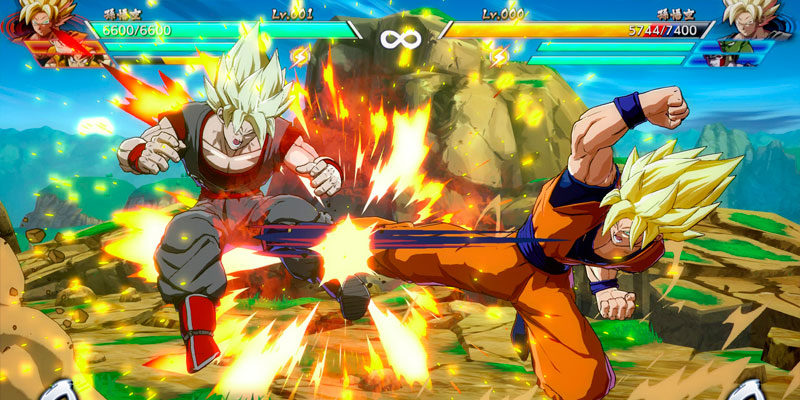Viewport: 800px width, 400px height.
Task: Select player one's Super Saiyan character portrait
Action: point(42,22)
